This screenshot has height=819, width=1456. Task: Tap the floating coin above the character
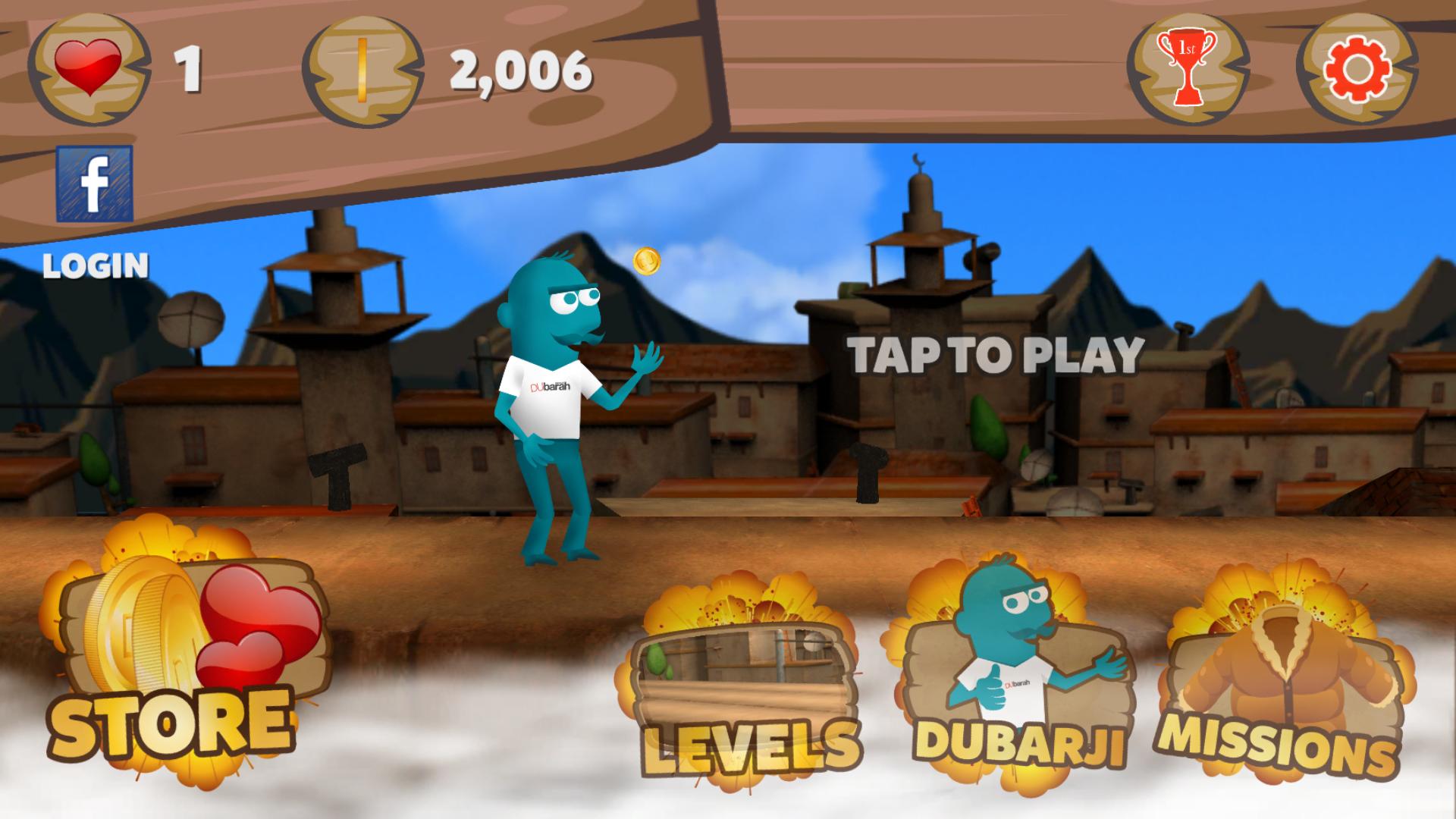click(646, 262)
